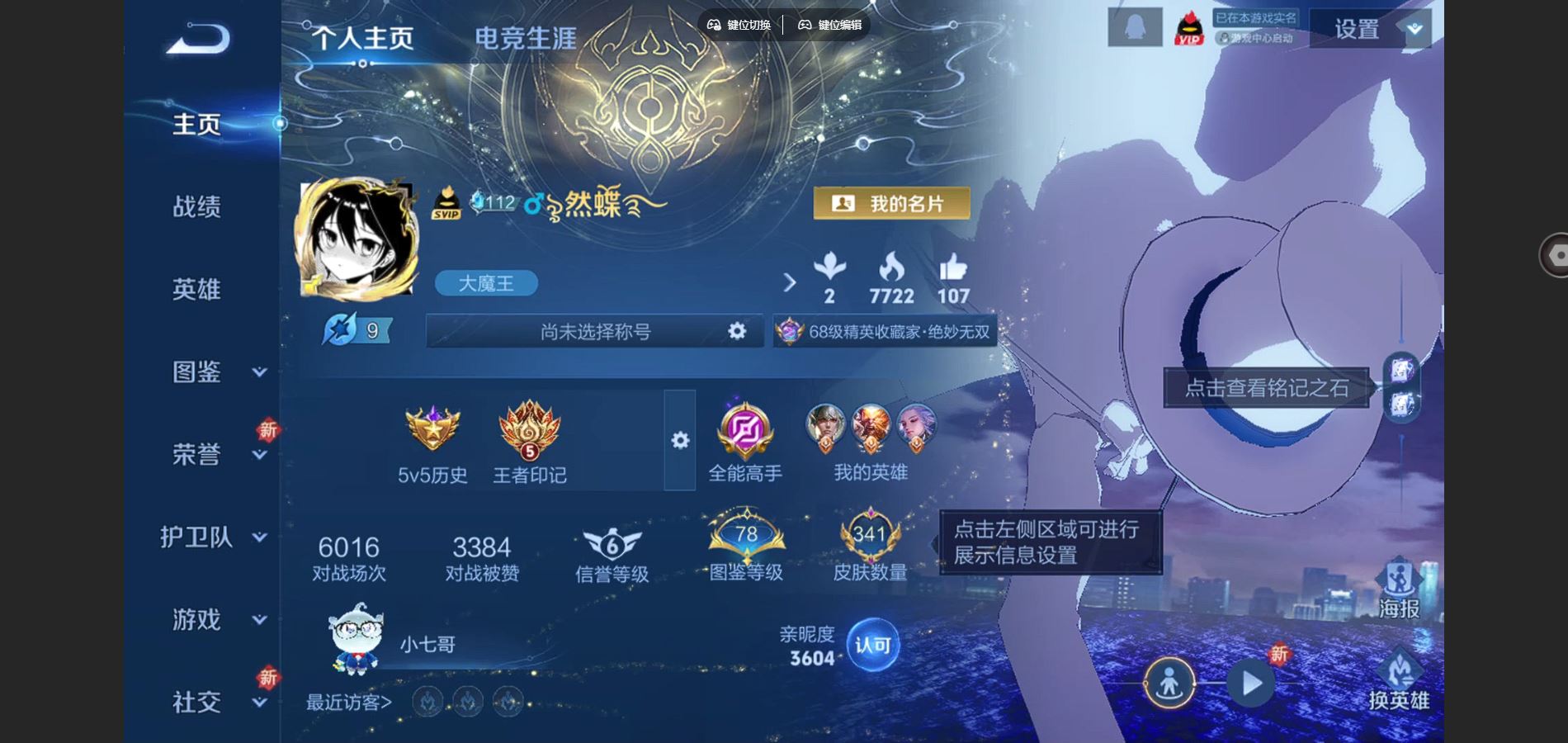The height and width of the screenshot is (743, 1568).
Task: Click the 认可 intimacy toggle button
Action: (x=874, y=645)
